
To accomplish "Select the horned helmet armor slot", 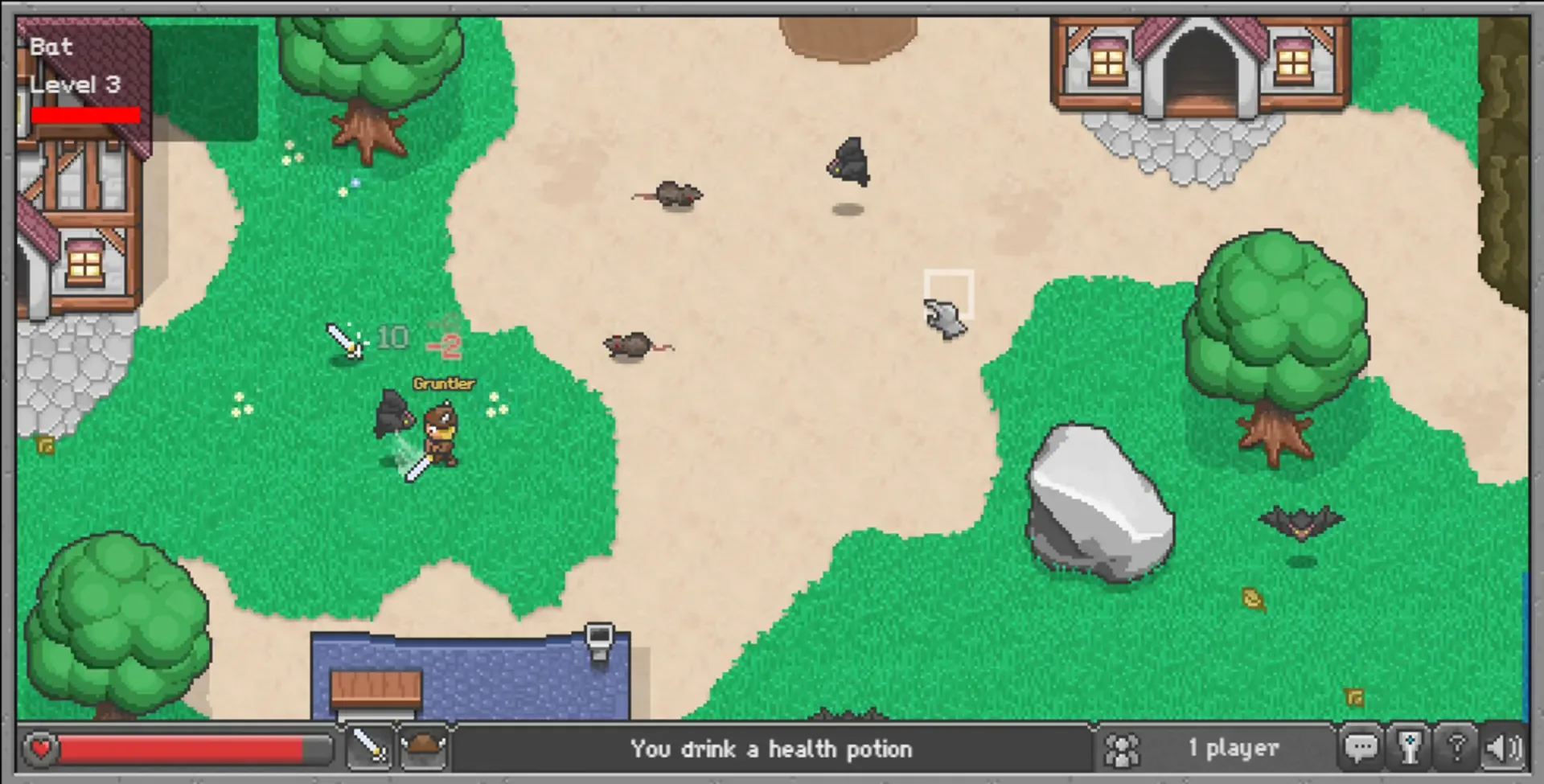I will 424,747.
